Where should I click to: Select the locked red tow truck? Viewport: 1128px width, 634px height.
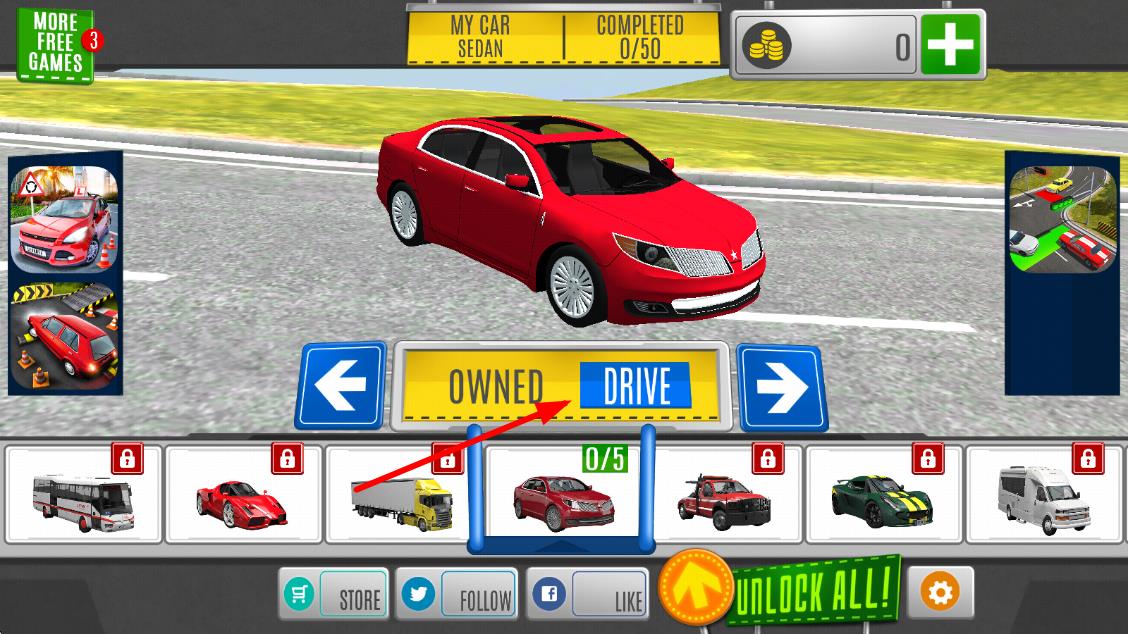726,494
